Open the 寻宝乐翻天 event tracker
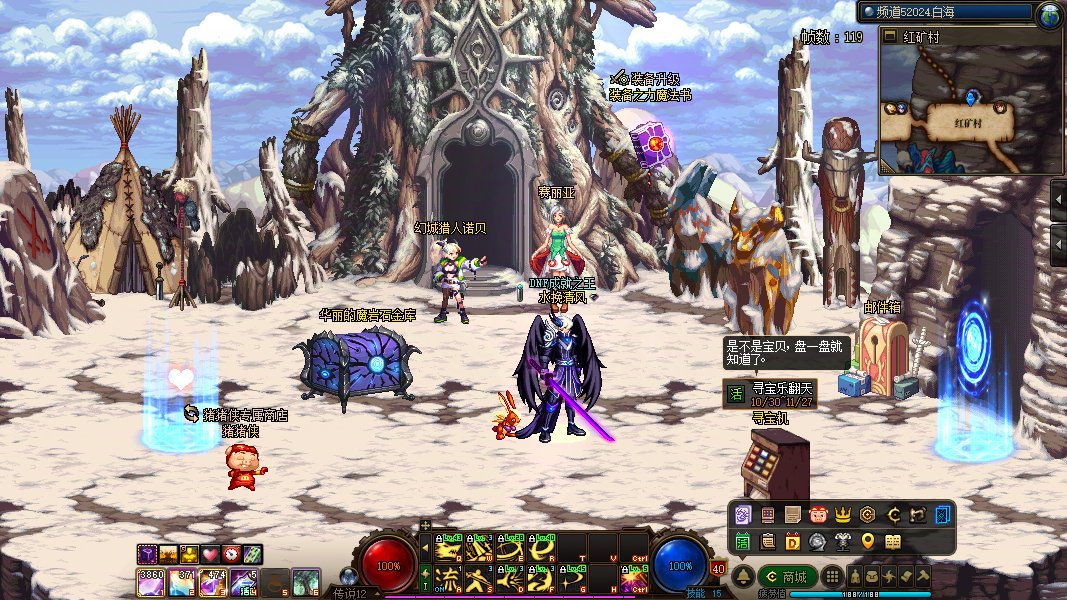The height and width of the screenshot is (600, 1067). tap(770, 393)
